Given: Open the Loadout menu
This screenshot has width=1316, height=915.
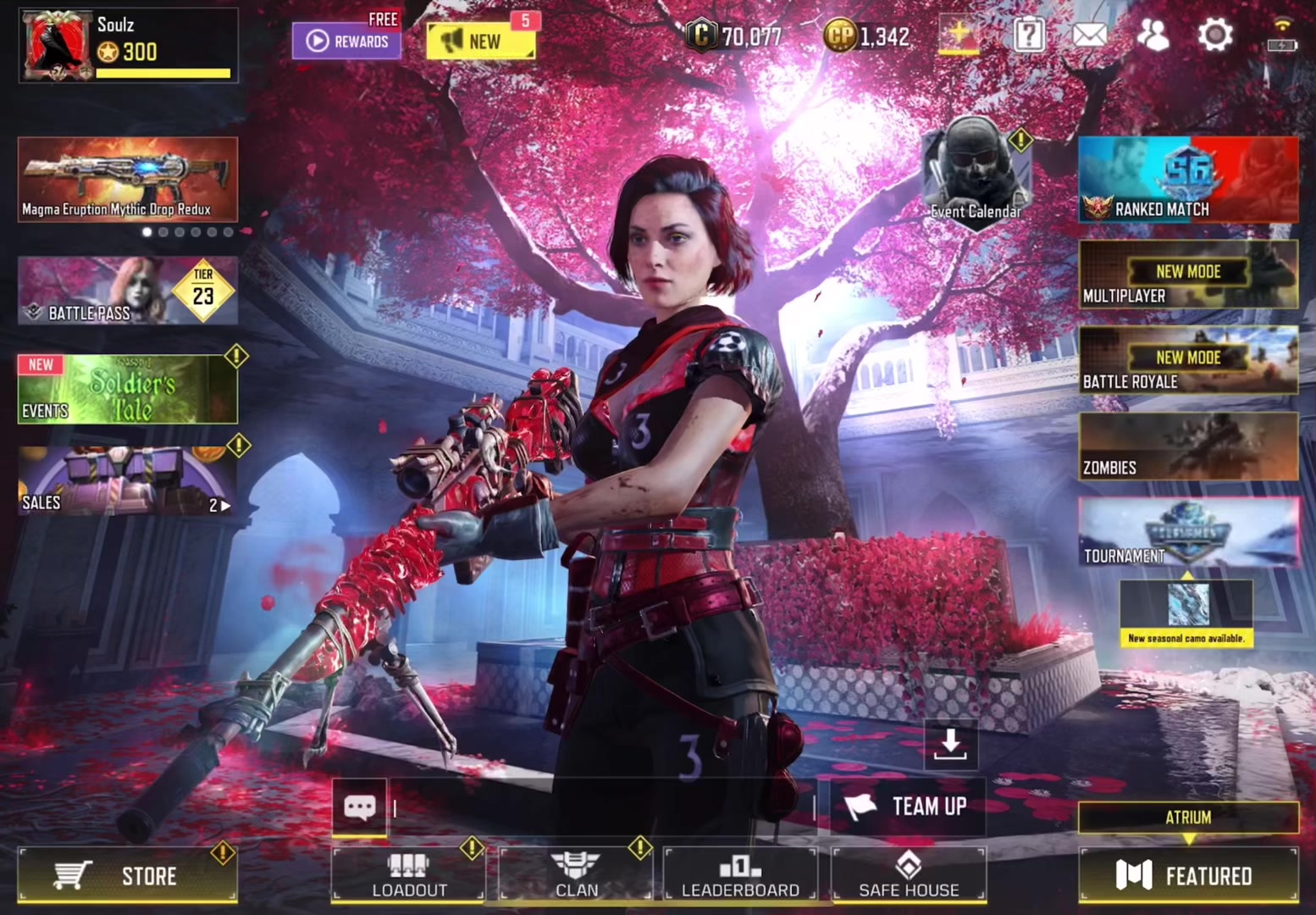Looking at the screenshot, I should click(409, 874).
